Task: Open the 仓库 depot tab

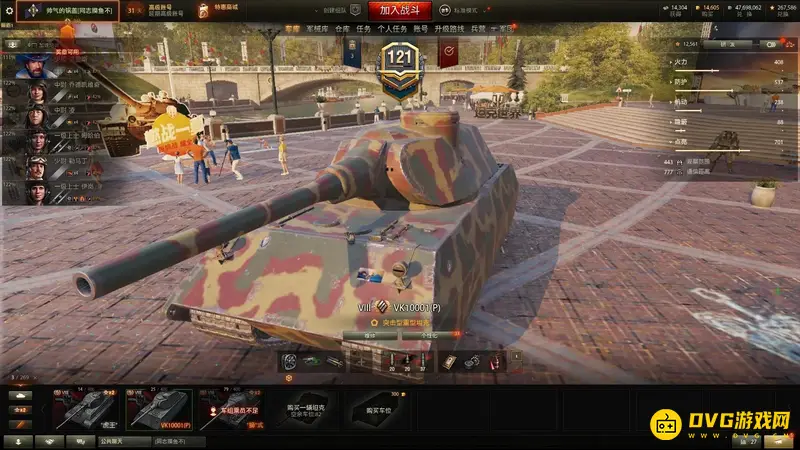Action: tap(342, 29)
